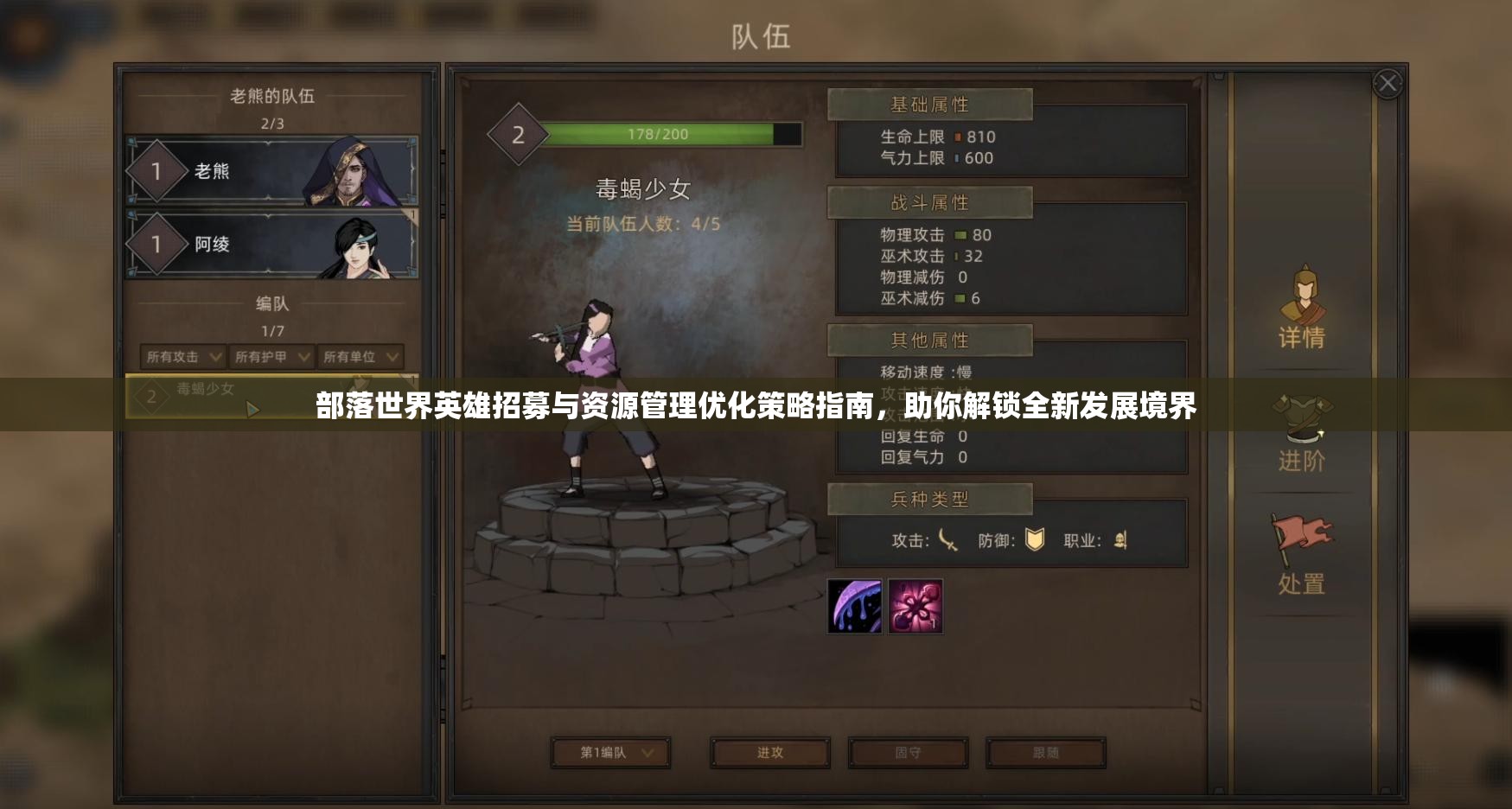Open the 战斗属性 combat stats header
Image resolution: width=1512 pixels, height=809 pixels.
pos(929,202)
